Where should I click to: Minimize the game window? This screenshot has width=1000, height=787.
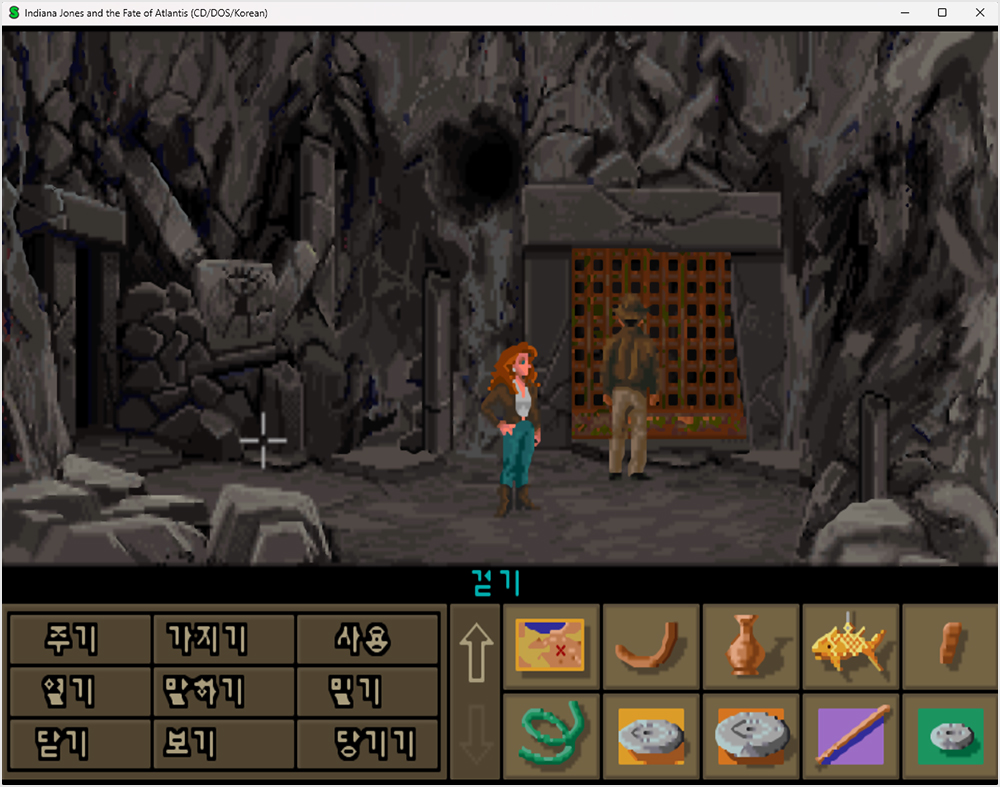[x=904, y=13]
